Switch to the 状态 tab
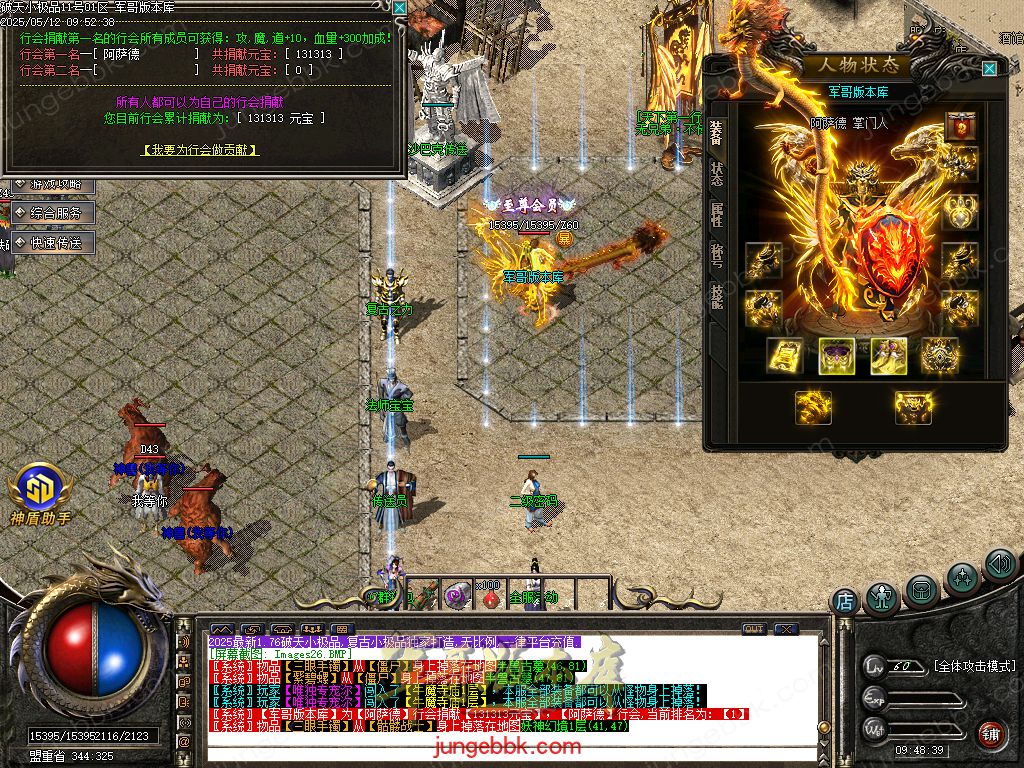 [x=717, y=174]
